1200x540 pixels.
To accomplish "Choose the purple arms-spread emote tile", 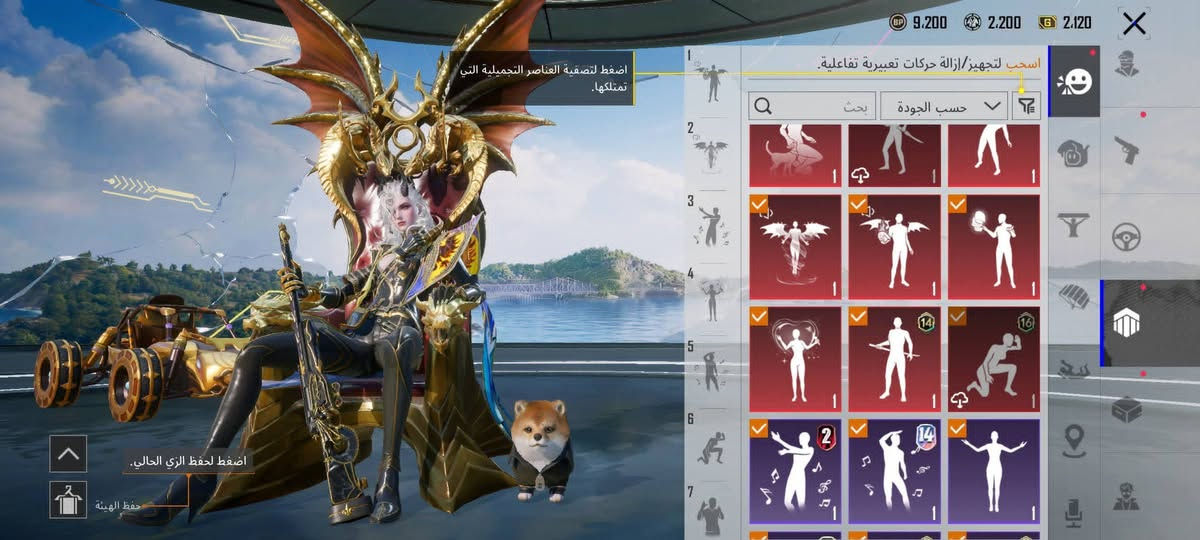I will (993, 470).
